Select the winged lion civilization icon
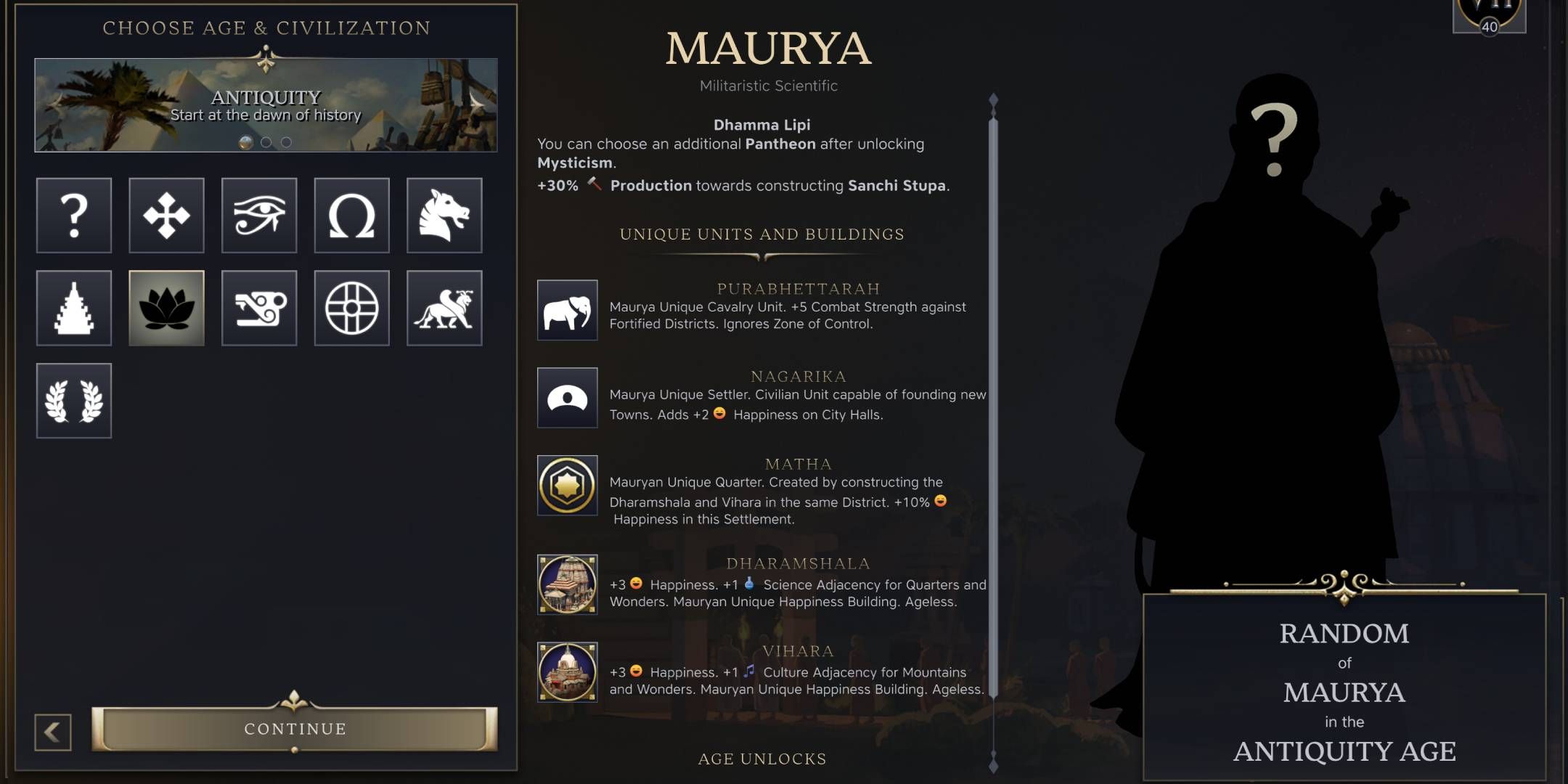The width and height of the screenshot is (1568, 784). tap(445, 308)
